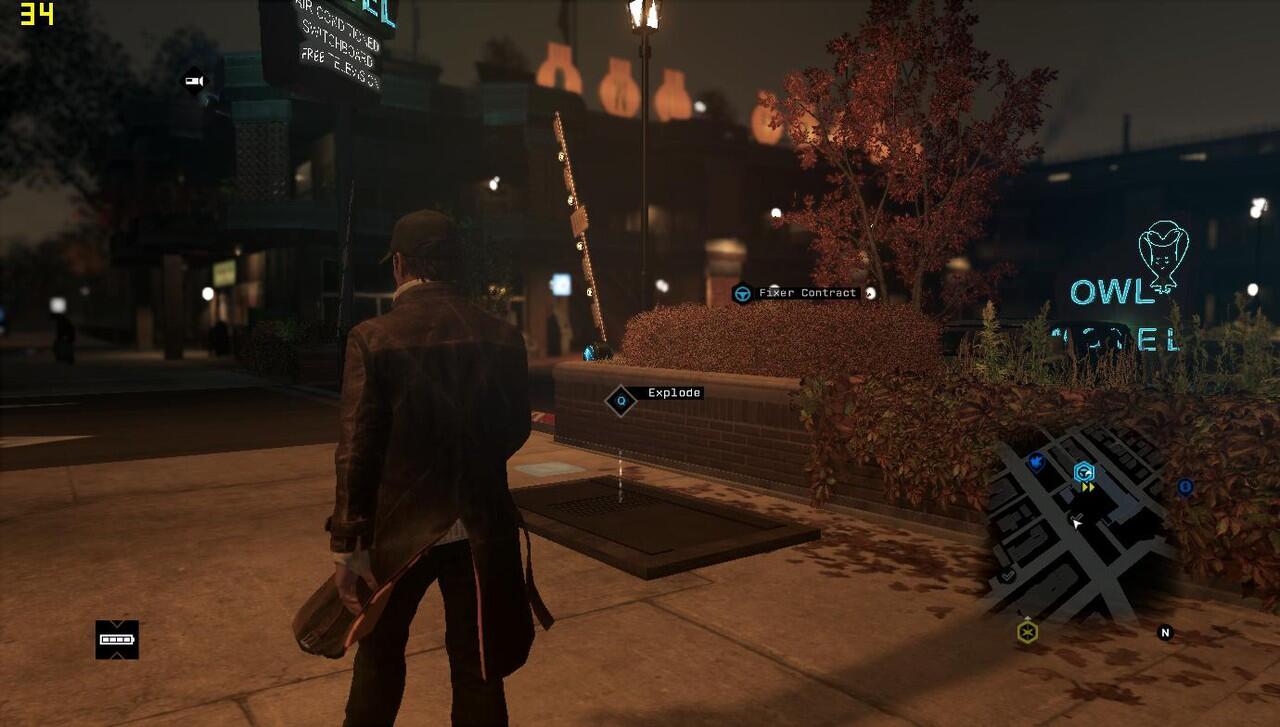Select the blue circular marker beside minimap
This screenshot has width=1280, height=727.
coord(1185,487)
